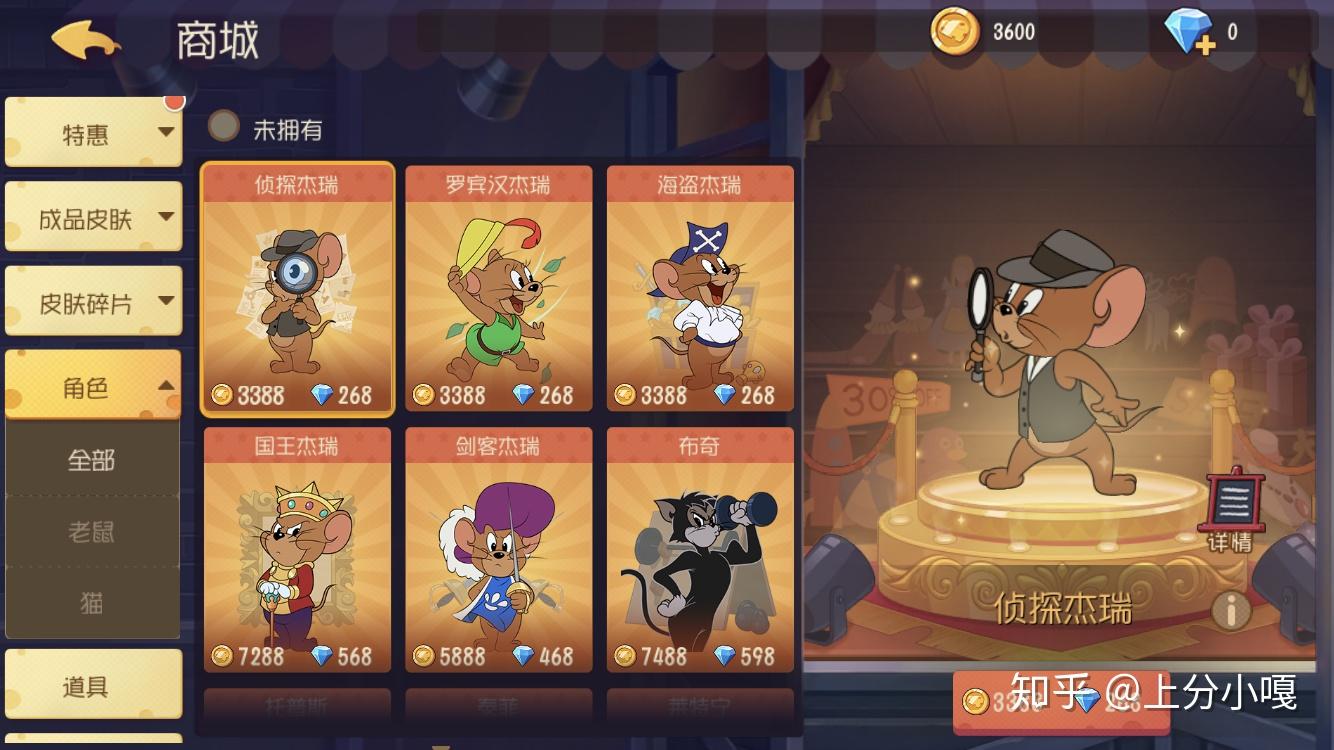
Task: Filter characters by 老鼠
Action: 92,532
